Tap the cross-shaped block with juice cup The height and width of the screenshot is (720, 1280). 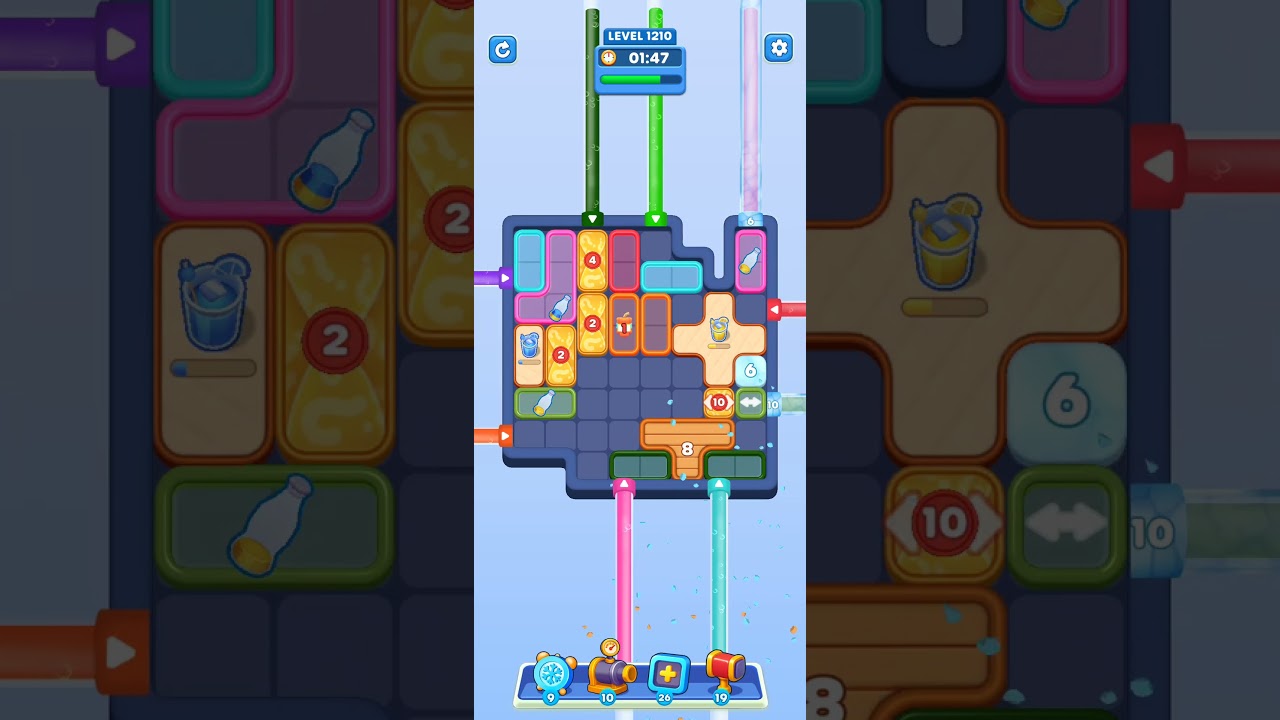pos(719,333)
